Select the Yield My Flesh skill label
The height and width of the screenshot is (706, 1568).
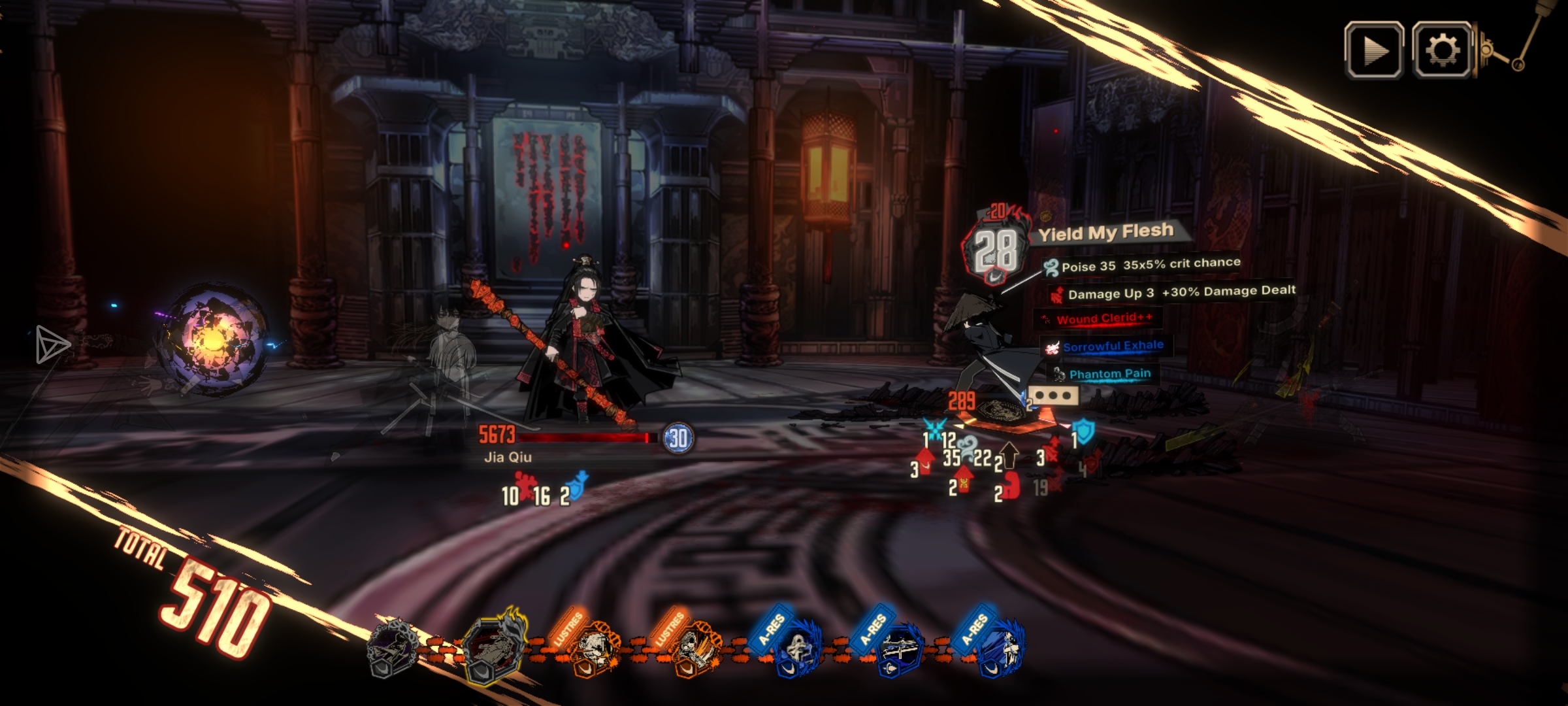click(1105, 232)
